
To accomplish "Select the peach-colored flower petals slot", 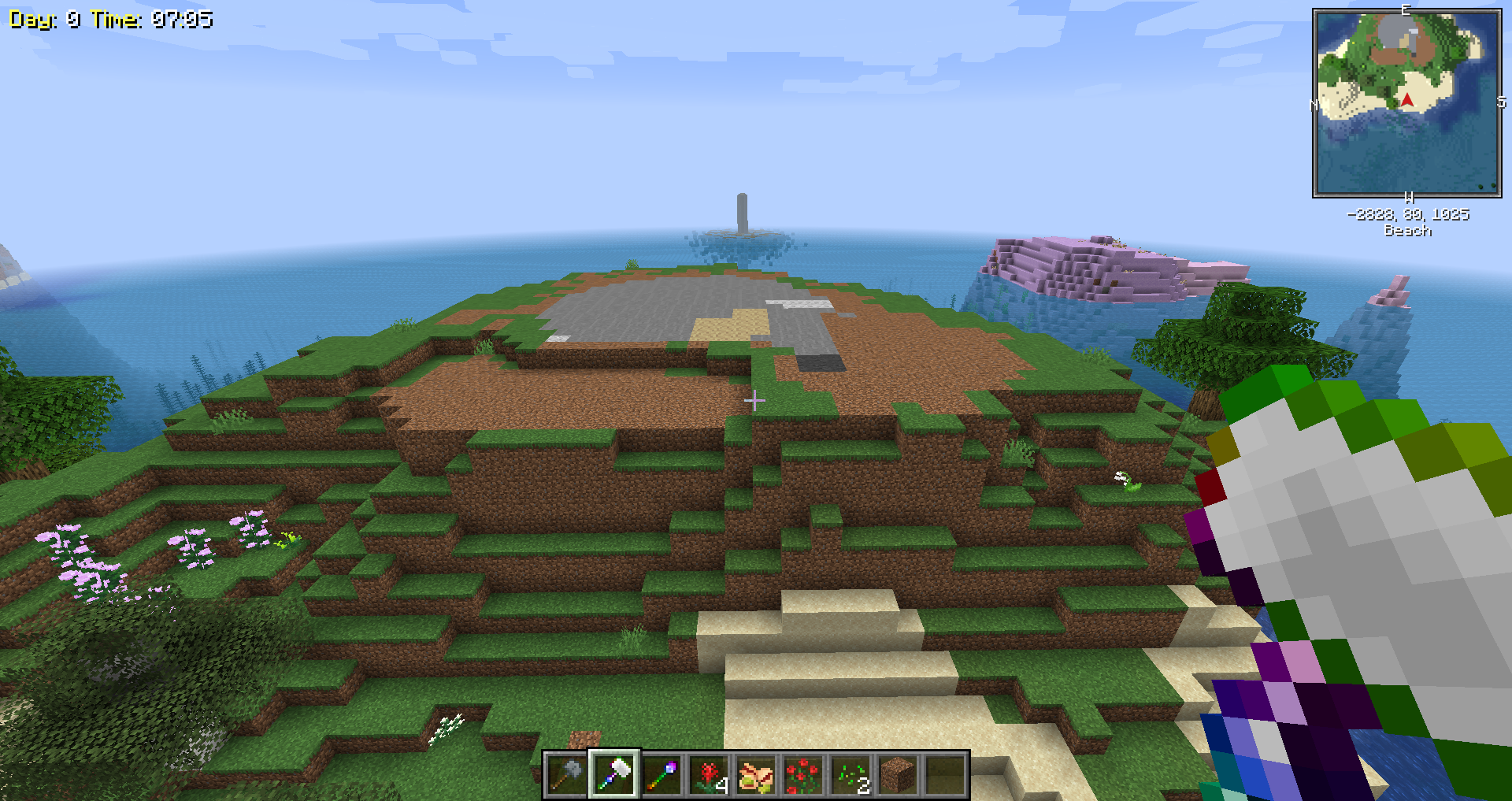I will coord(756,775).
